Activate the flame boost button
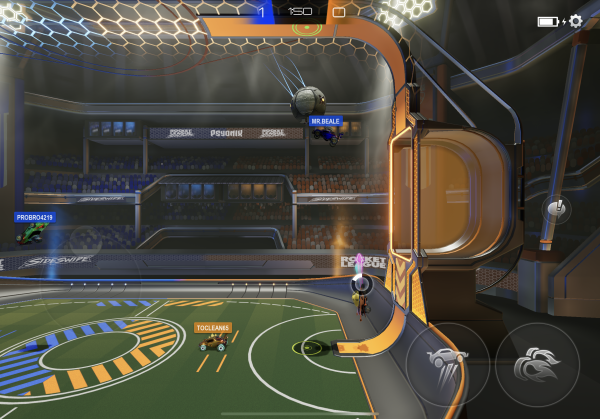The image size is (600, 419). (537, 364)
